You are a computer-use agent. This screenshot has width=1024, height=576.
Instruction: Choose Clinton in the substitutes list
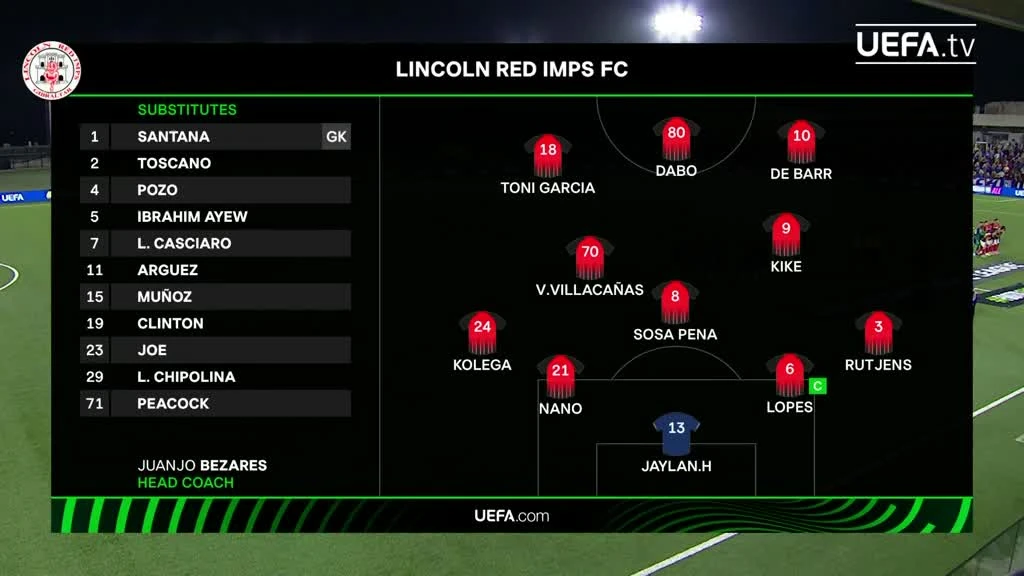(x=215, y=324)
